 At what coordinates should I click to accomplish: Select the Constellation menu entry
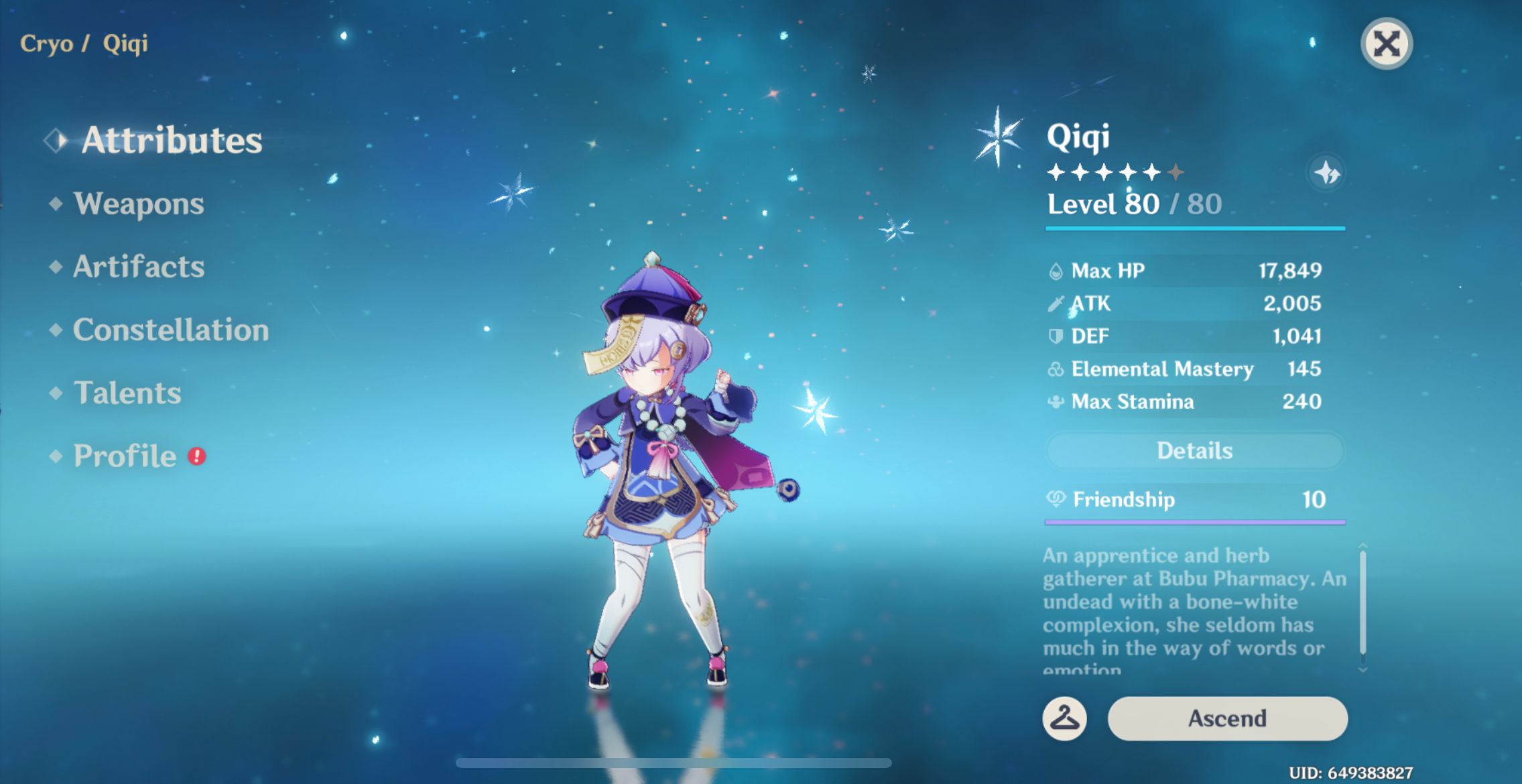tap(170, 330)
